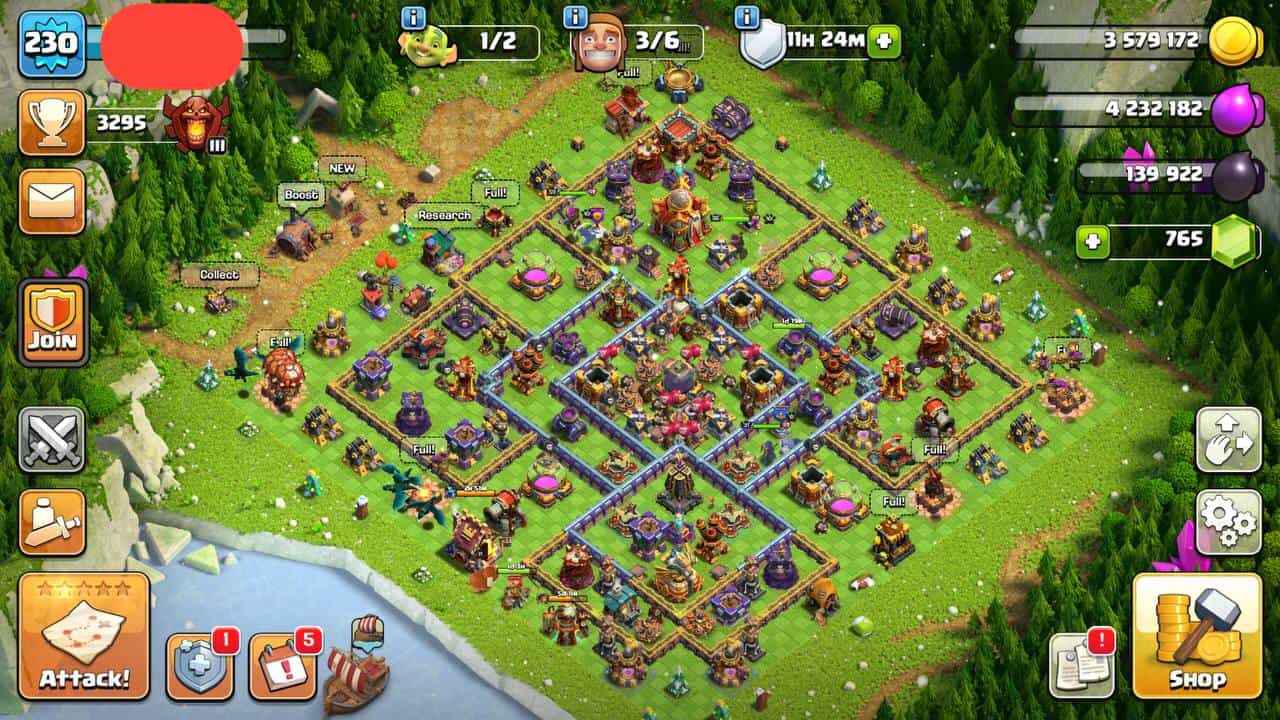Show goblin builder info icon

413,17
